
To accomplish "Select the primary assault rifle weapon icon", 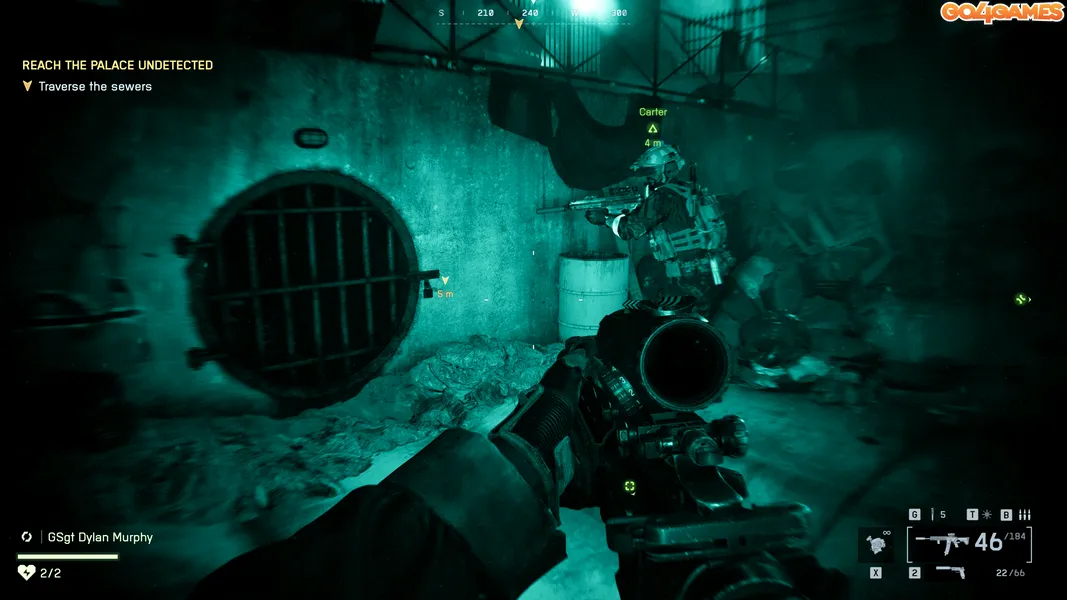I will (943, 543).
